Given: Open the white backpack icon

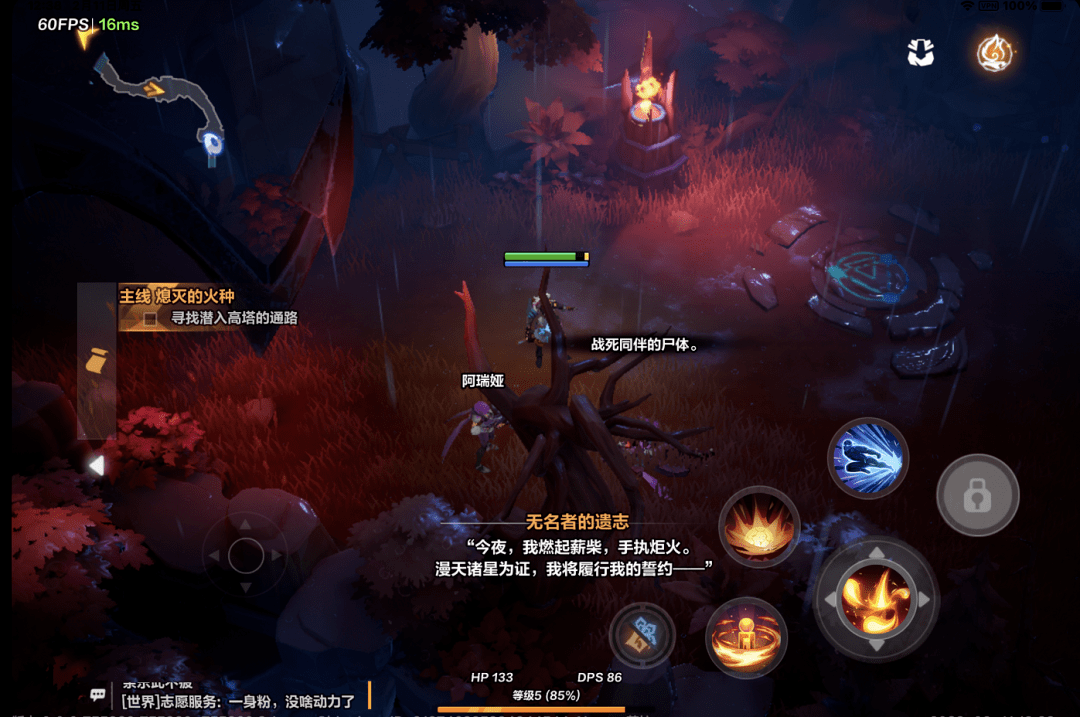Looking at the screenshot, I should [920, 53].
